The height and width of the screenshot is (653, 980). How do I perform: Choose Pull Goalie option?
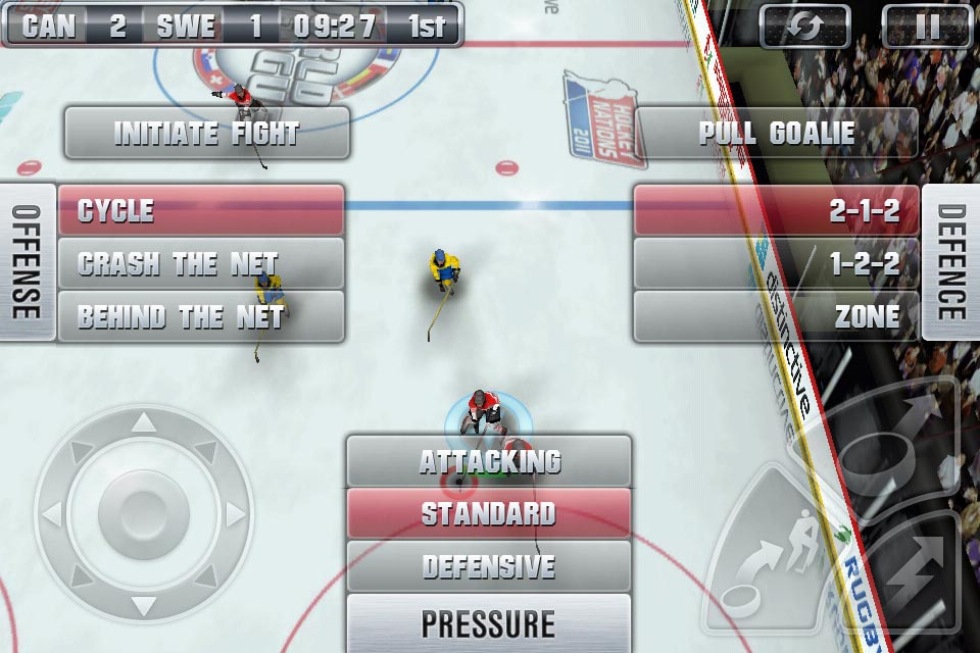776,133
